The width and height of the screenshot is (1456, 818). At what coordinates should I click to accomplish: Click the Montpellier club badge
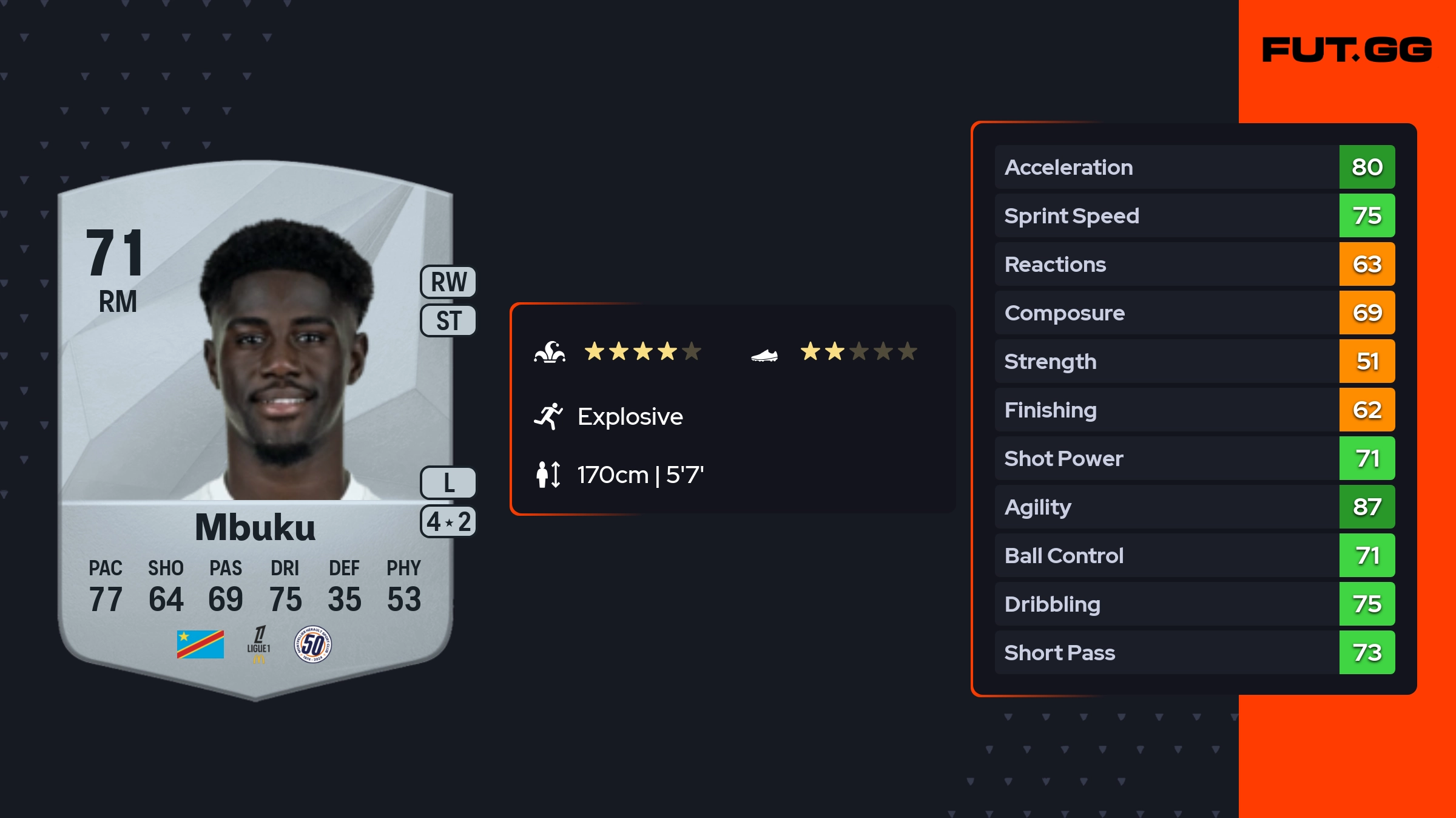point(312,644)
